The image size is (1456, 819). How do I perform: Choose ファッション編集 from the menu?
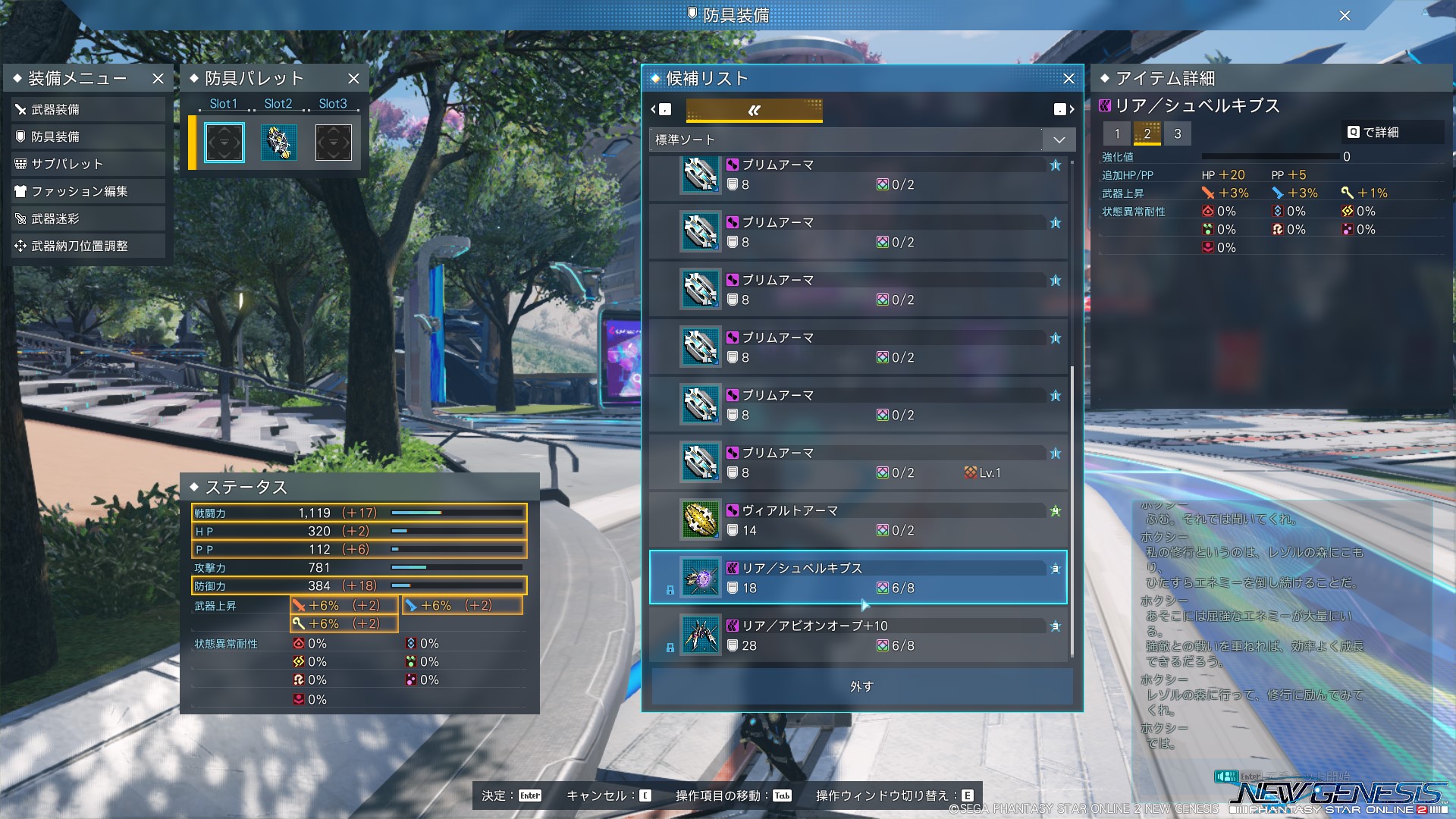tap(87, 192)
